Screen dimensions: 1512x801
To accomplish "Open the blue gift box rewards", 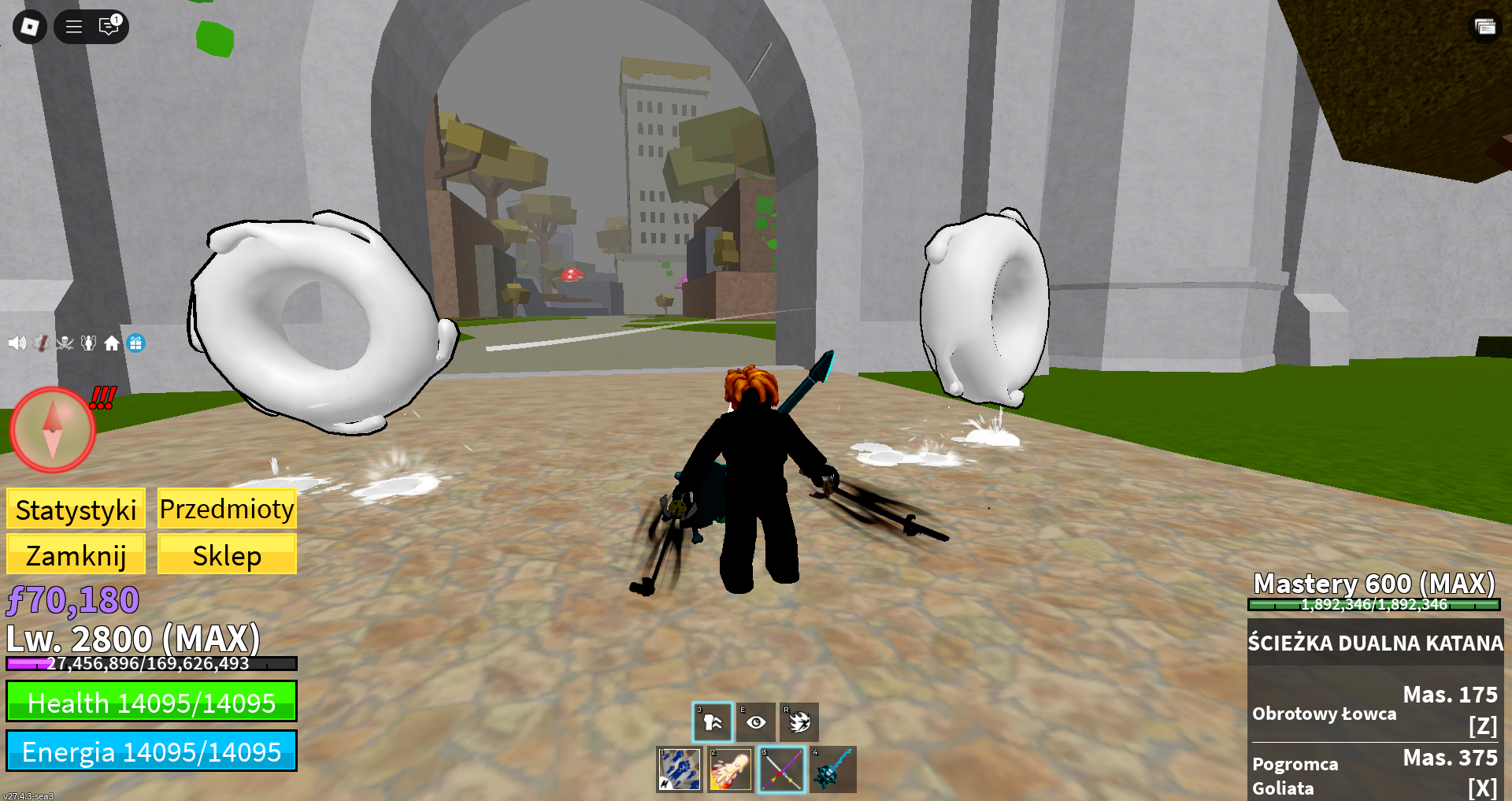I will tap(135, 343).
